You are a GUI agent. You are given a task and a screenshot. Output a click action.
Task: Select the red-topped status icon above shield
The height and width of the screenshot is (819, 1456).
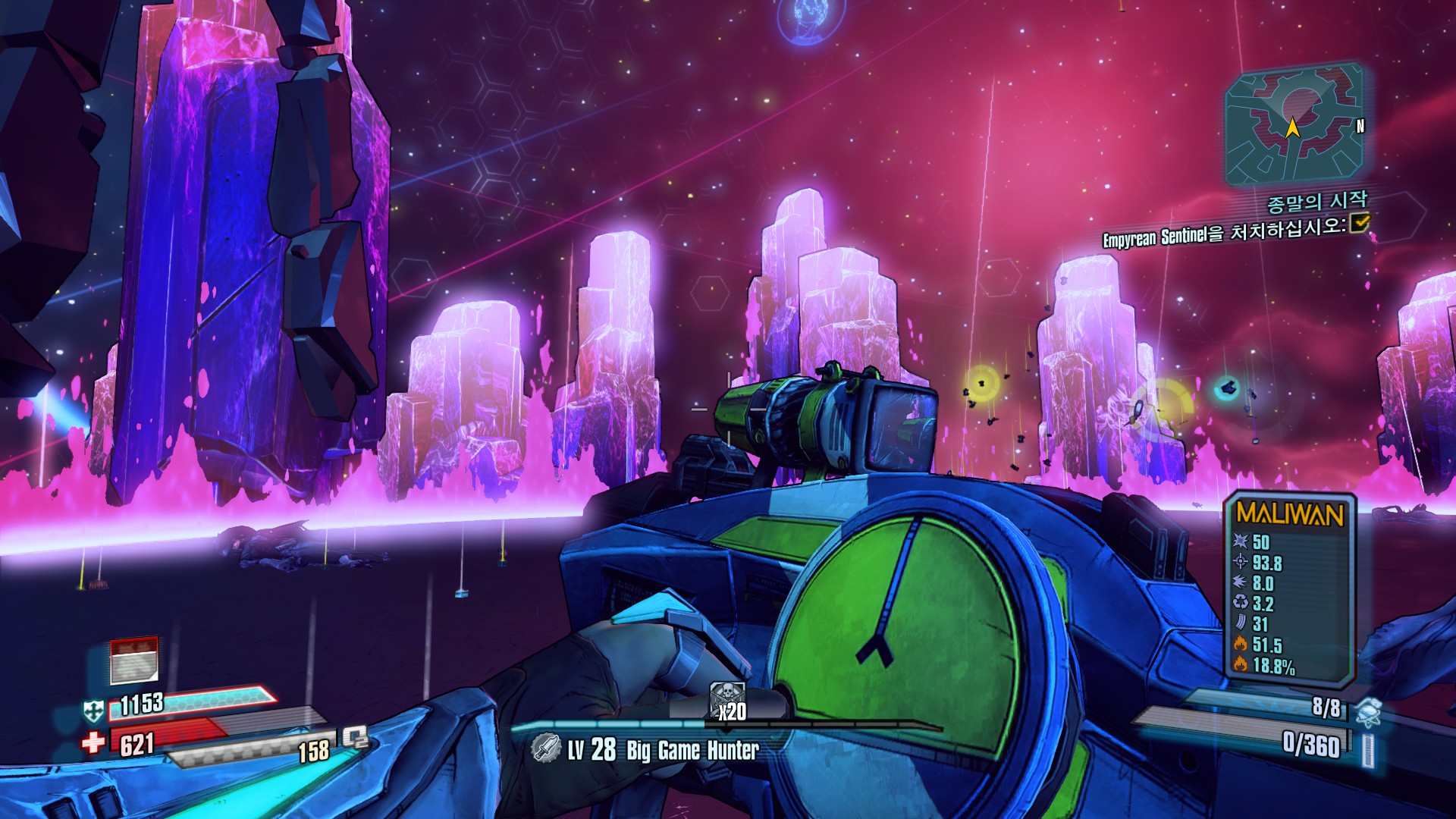134,660
